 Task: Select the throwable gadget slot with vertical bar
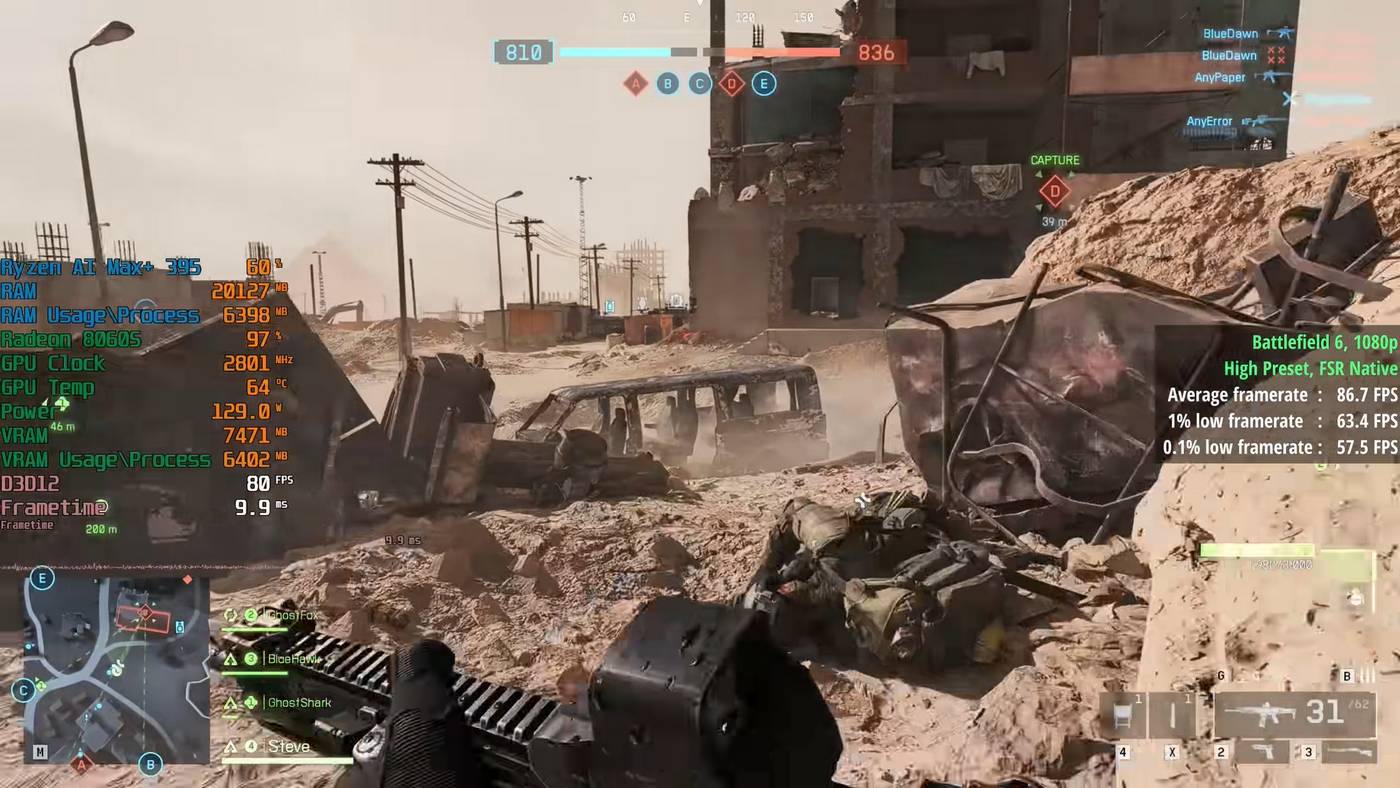1172,716
